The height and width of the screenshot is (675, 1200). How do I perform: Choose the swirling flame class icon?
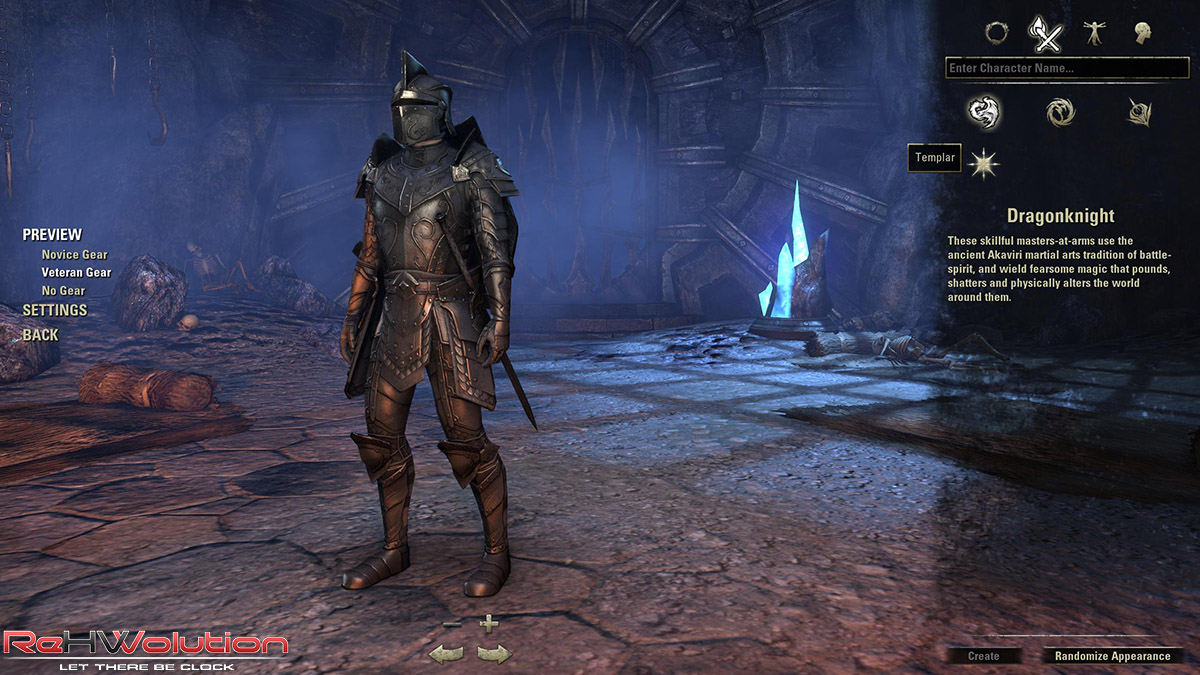[x=1060, y=112]
